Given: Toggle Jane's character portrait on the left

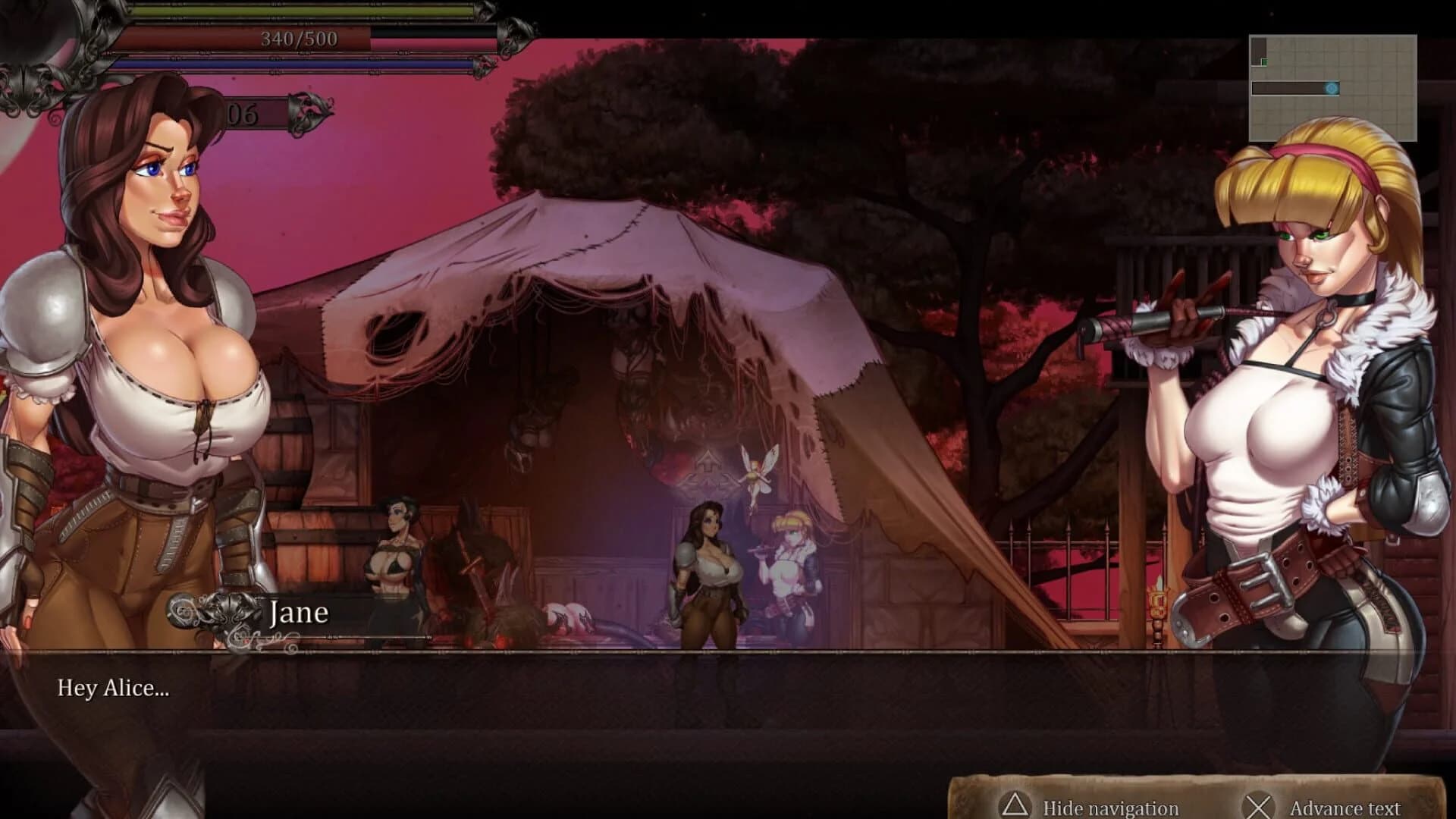Looking at the screenshot, I should coord(136,341).
